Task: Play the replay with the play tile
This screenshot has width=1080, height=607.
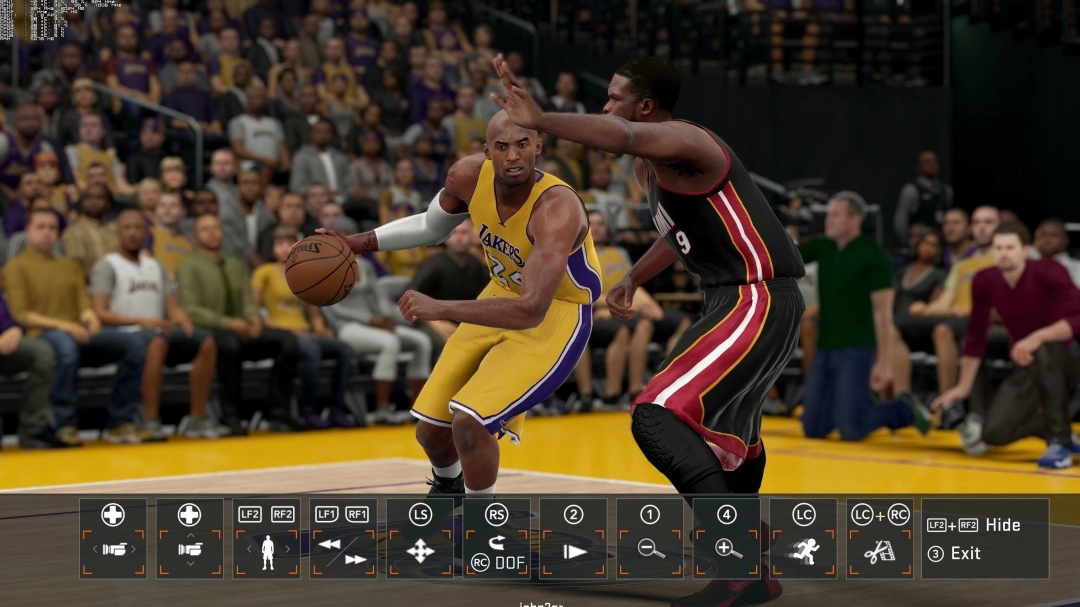Action: 573,539
